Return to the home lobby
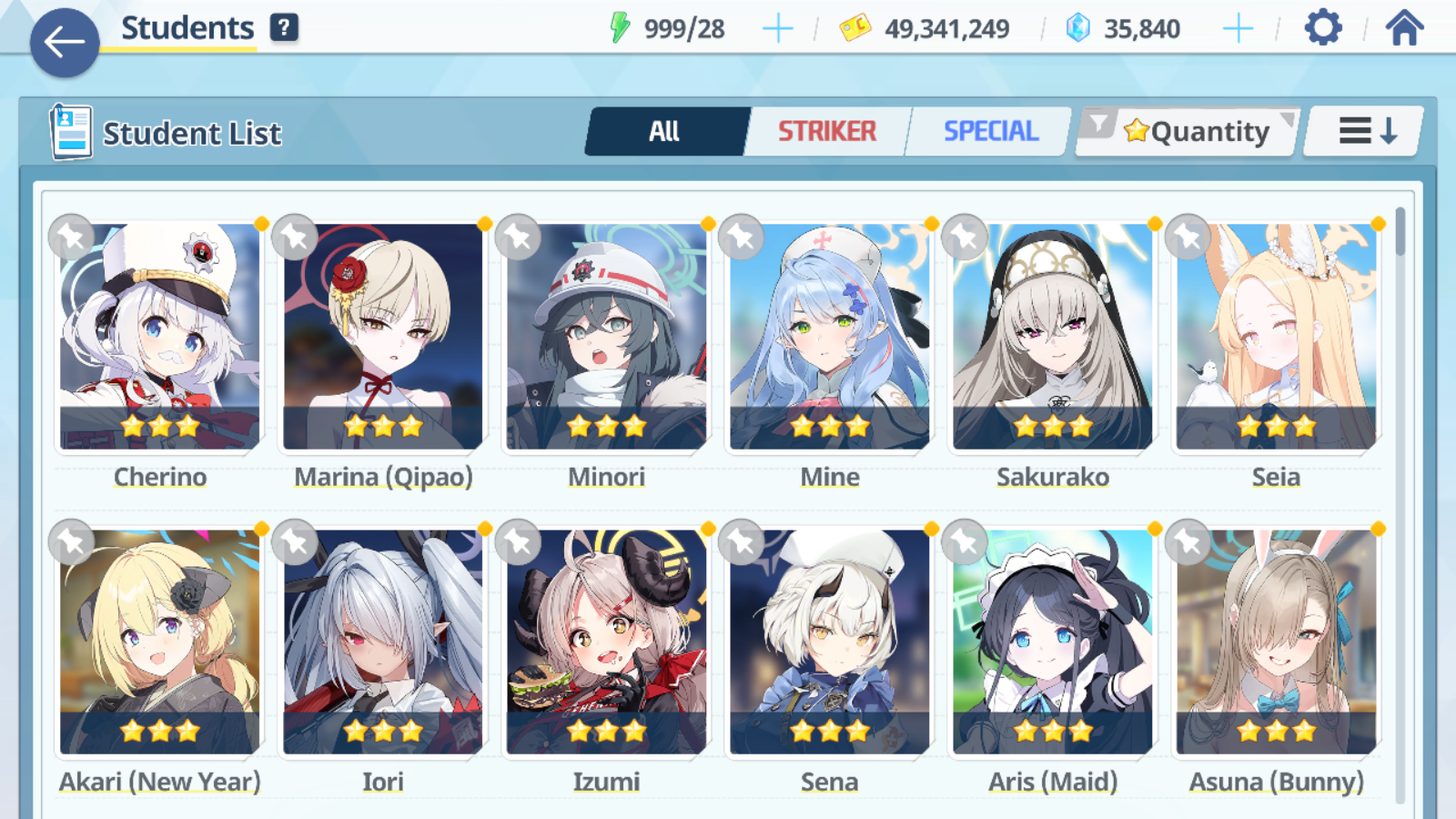This screenshot has height=819, width=1456. [1404, 28]
